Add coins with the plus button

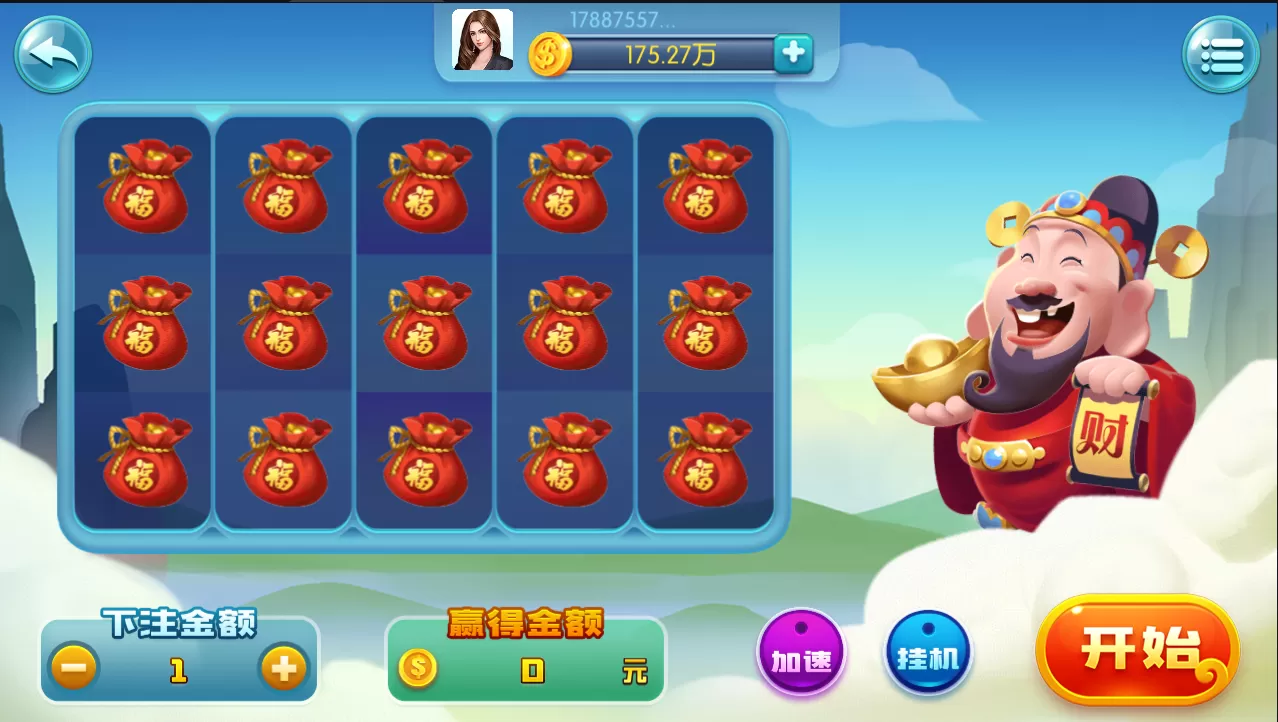(793, 53)
